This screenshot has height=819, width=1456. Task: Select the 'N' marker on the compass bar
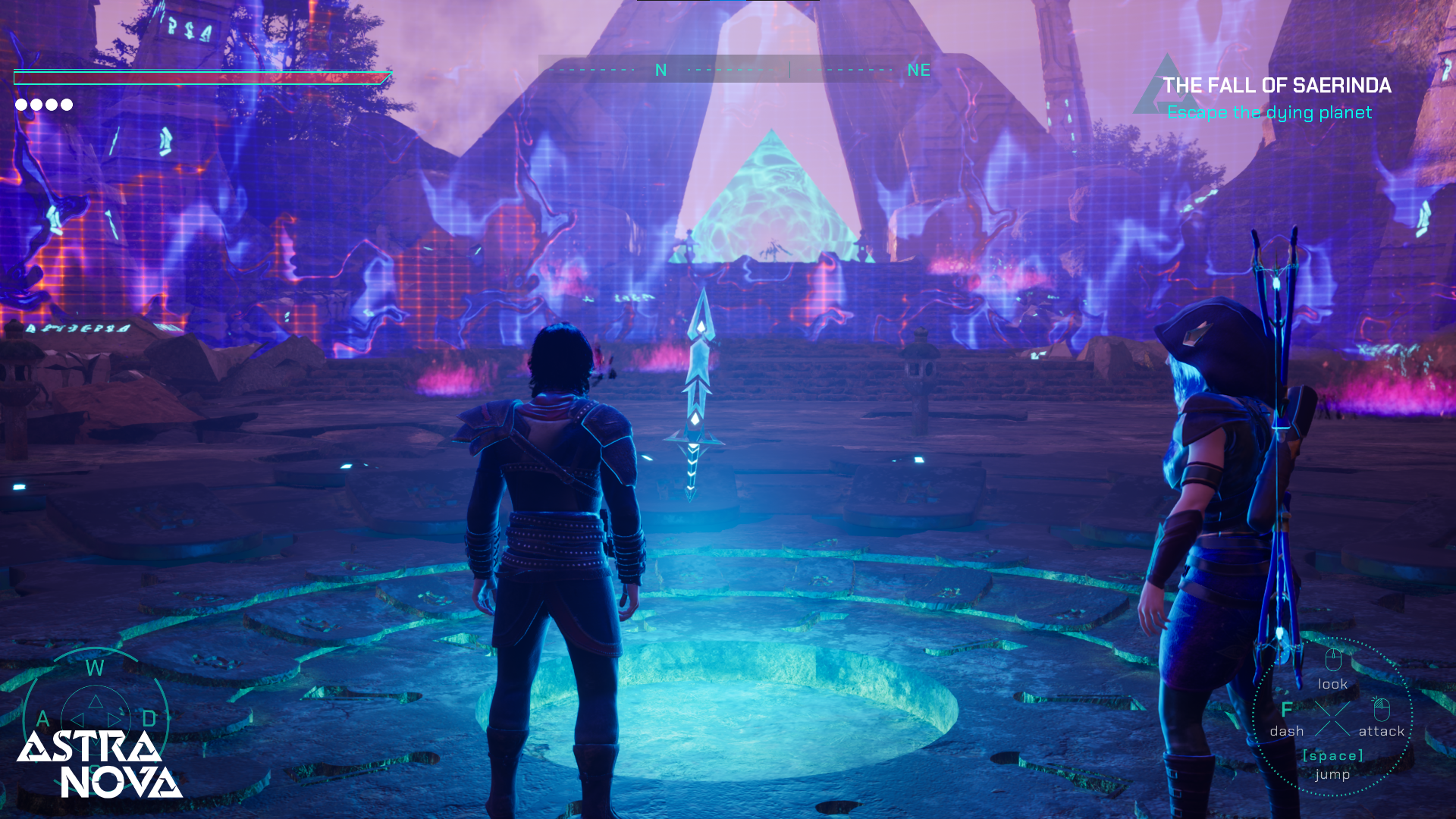coord(660,71)
